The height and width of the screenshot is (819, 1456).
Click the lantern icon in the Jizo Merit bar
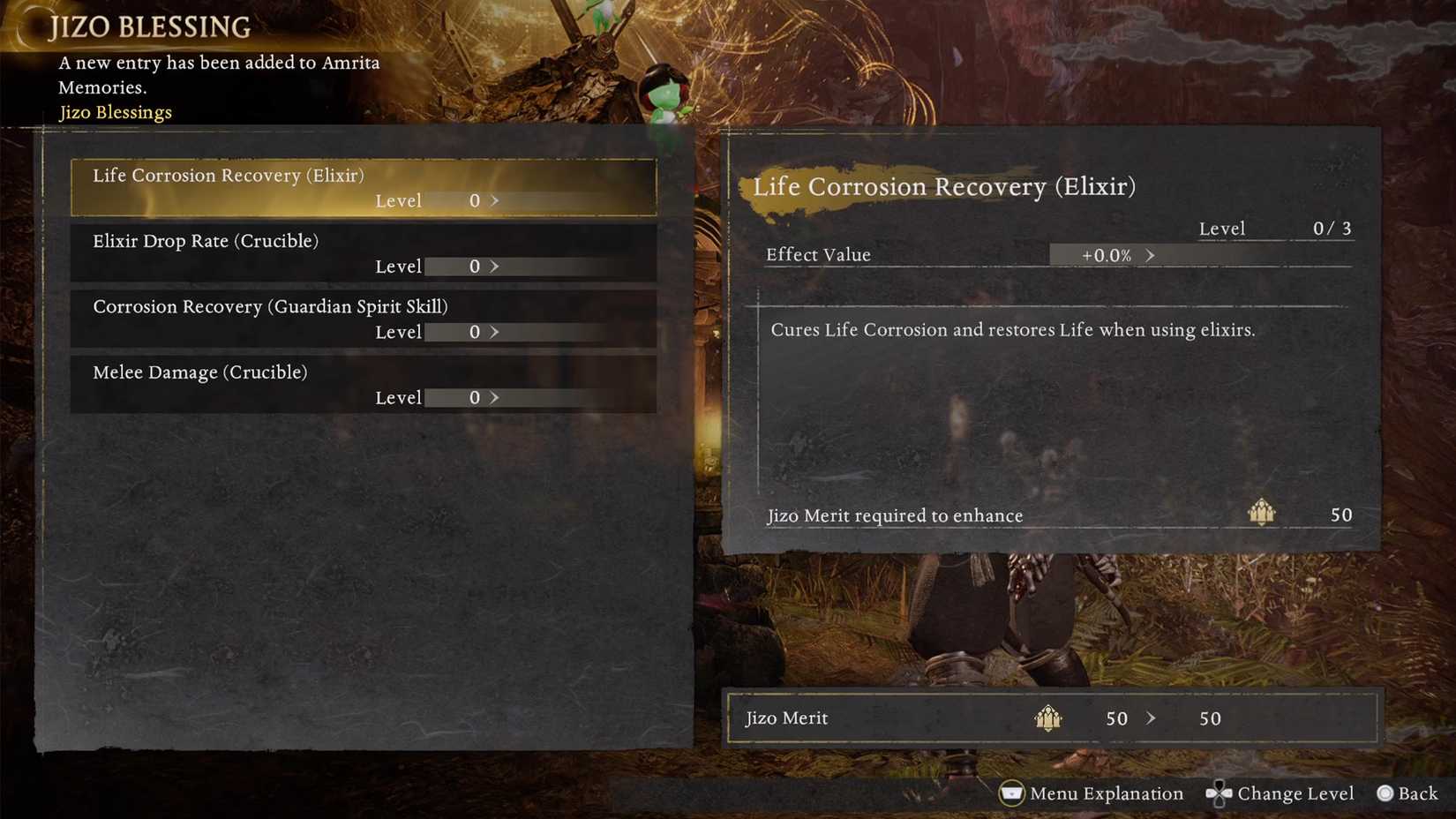click(1047, 718)
